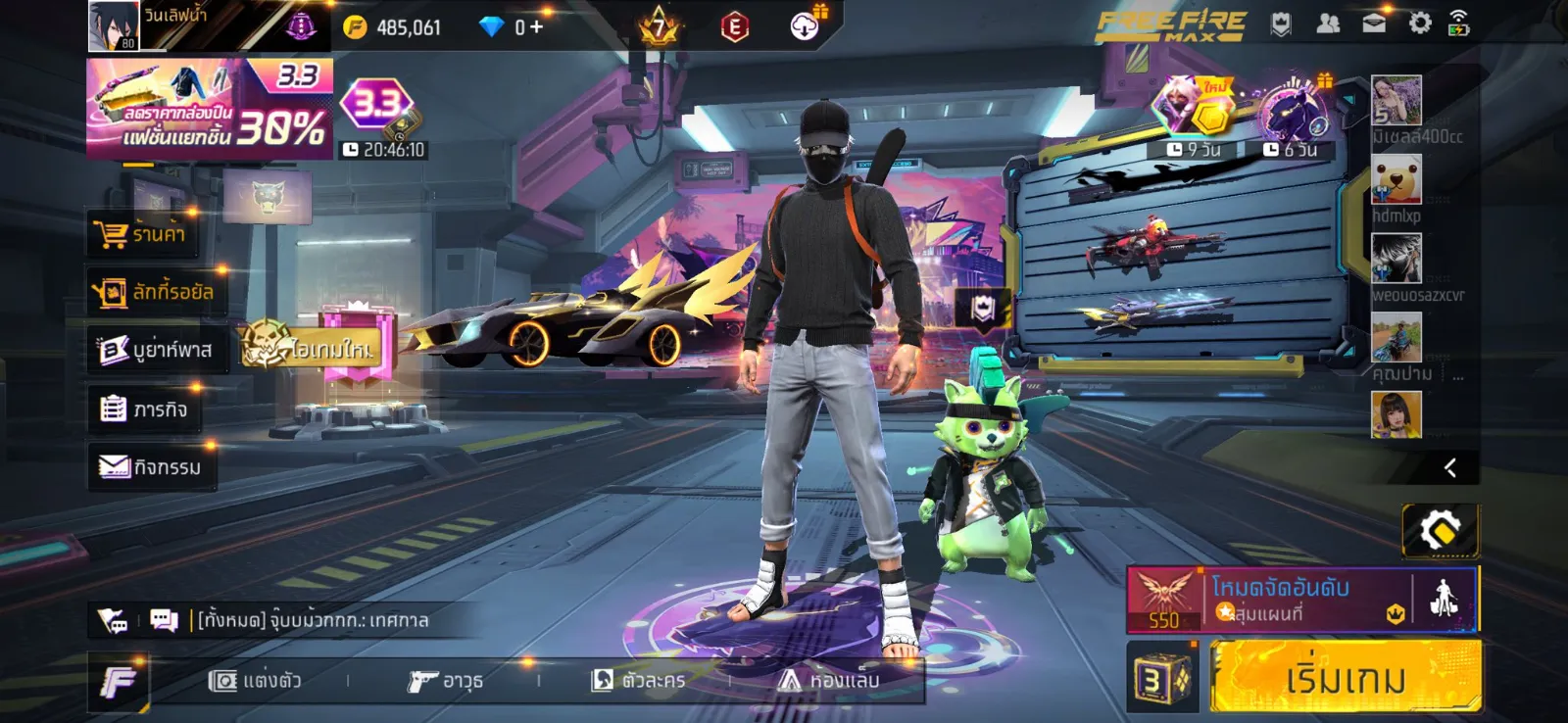Switch to the อาวุธ weapons tab

tap(446, 680)
